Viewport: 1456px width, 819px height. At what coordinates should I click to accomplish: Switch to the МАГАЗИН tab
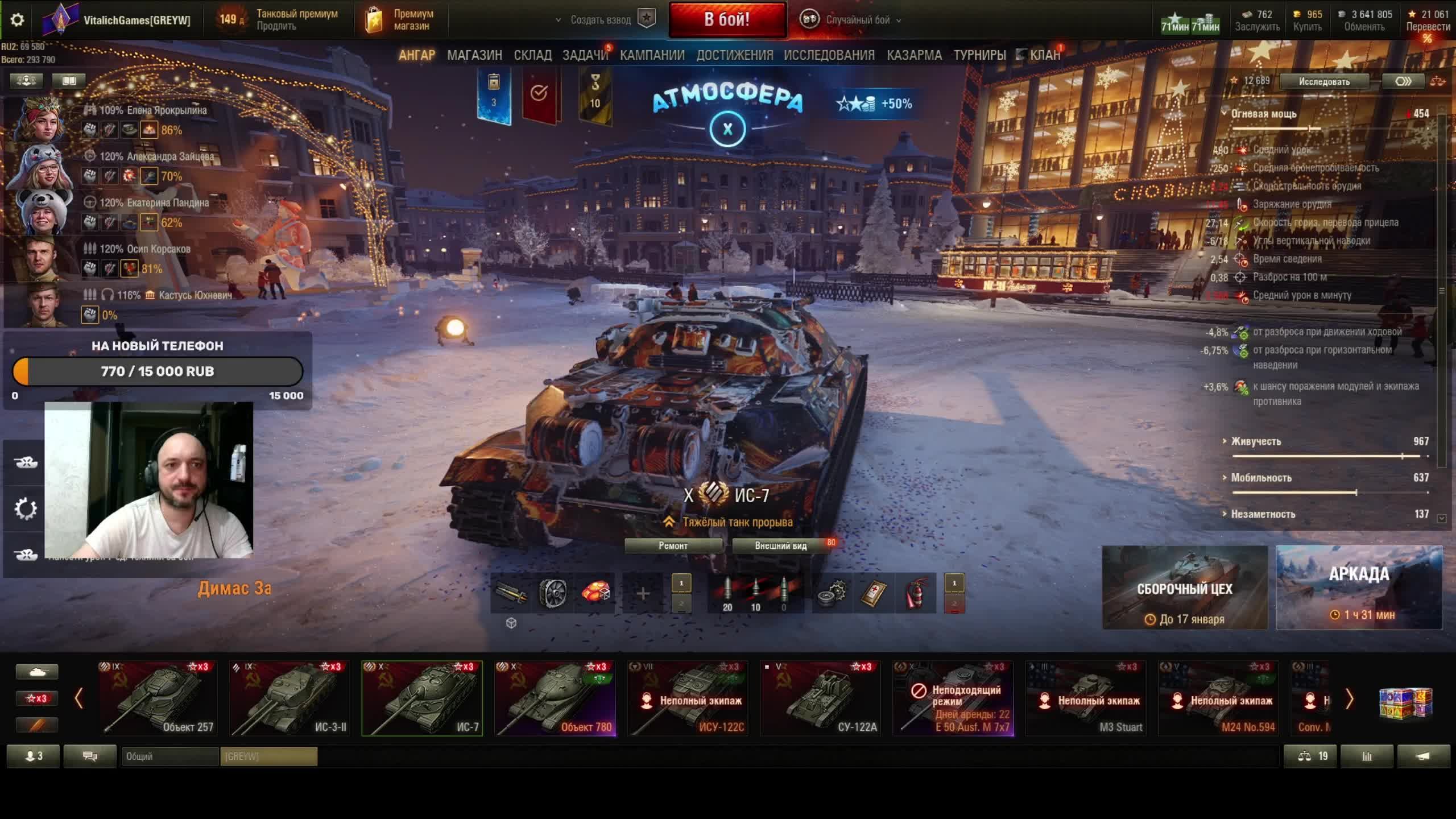pyautogui.click(x=474, y=55)
